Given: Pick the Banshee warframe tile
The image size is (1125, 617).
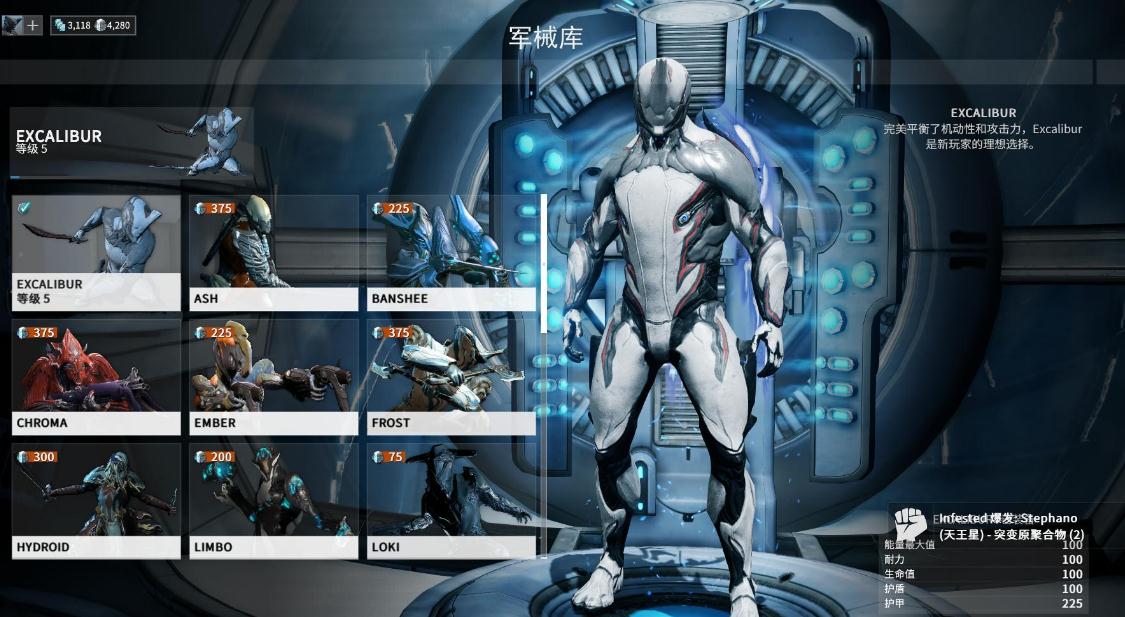Looking at the screenshot, I should tap(451, 252).
